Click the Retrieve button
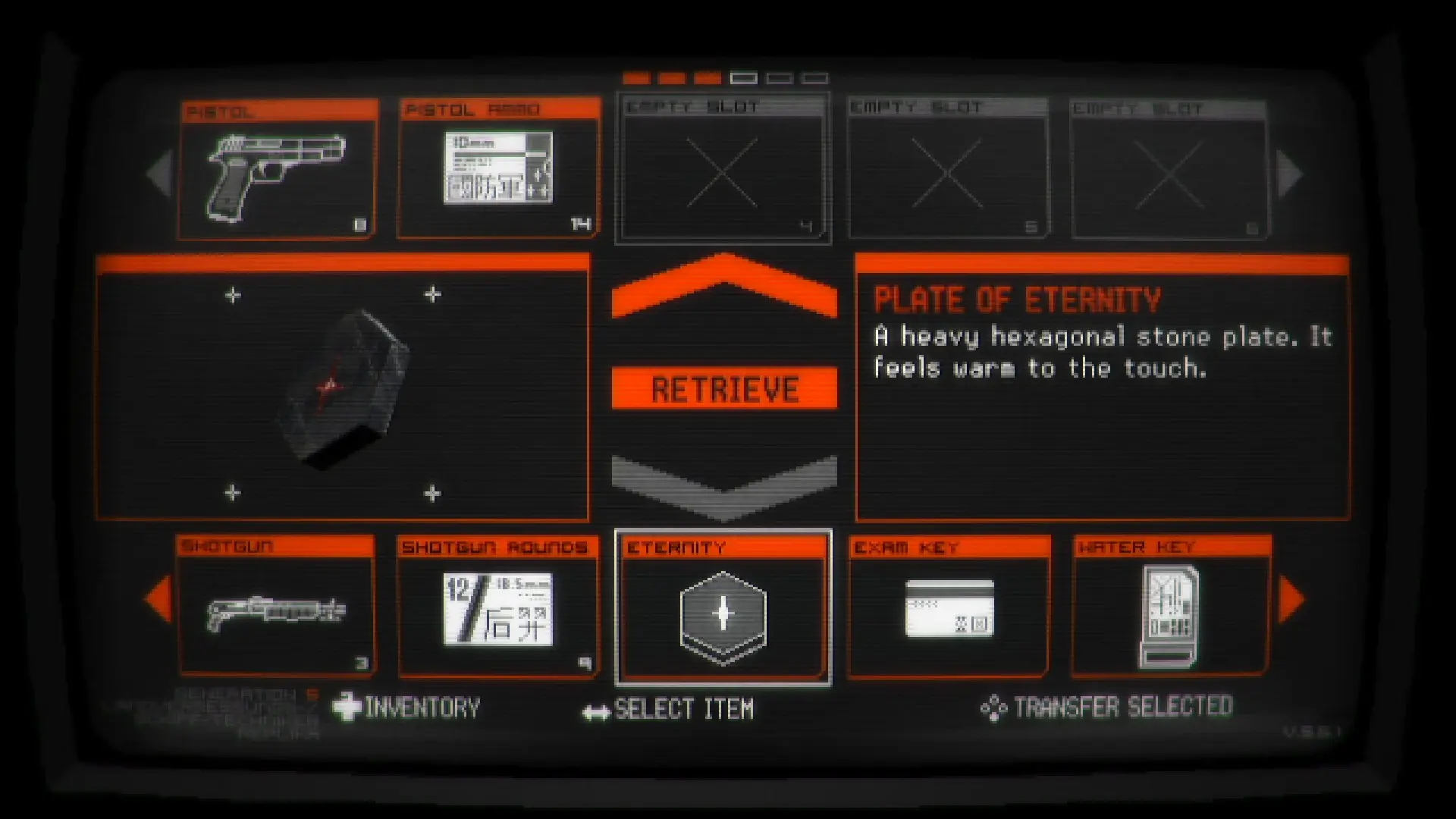Viewport: 1456px width, 819px height. click(724, 388)
